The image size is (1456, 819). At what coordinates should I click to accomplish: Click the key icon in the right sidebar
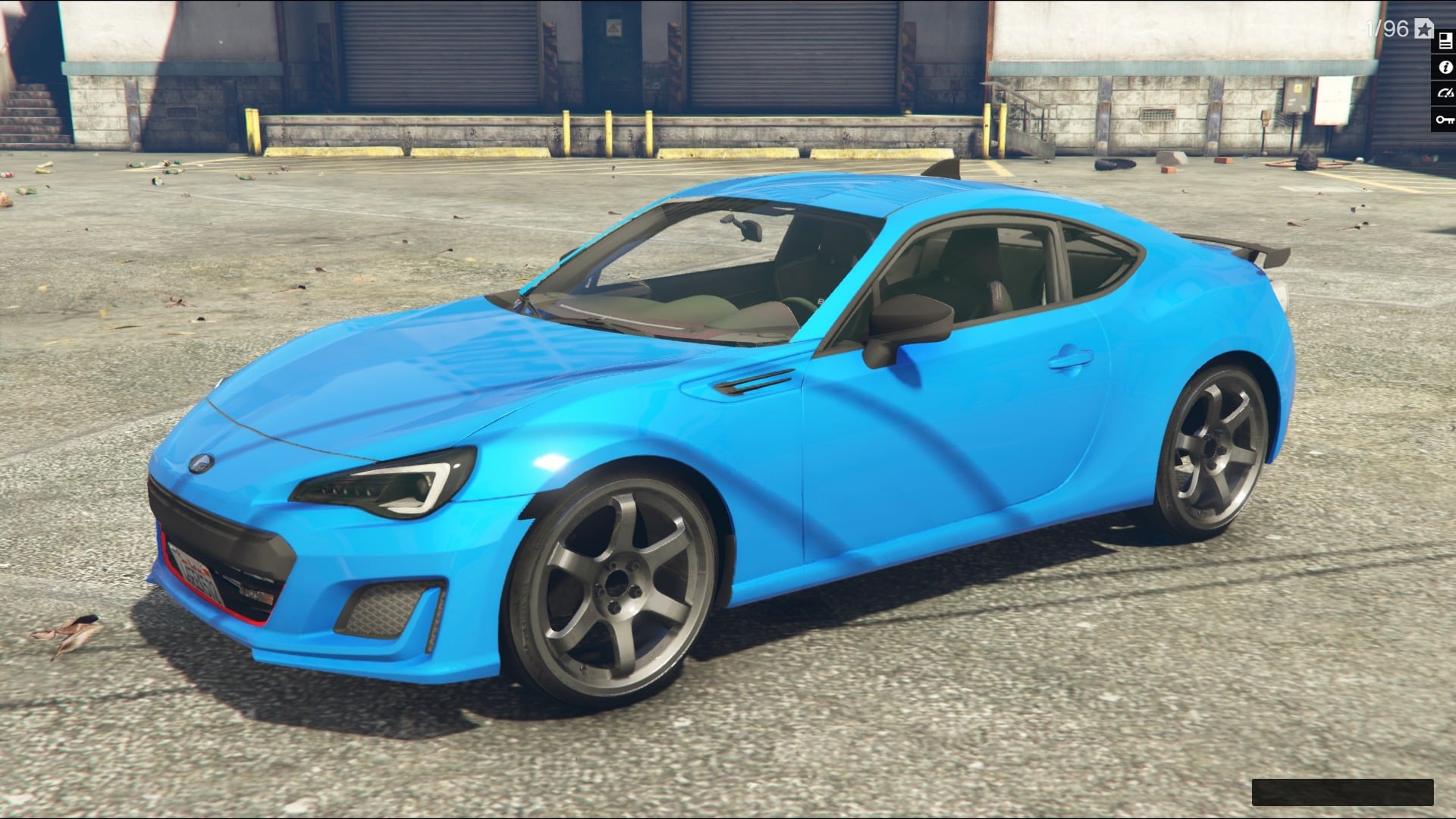[1446, 118]
